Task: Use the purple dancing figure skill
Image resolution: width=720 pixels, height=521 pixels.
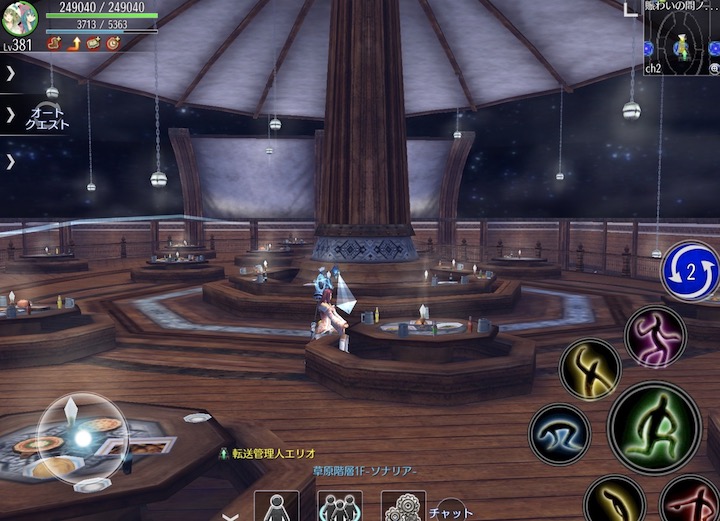Action: tap(655, 336)
